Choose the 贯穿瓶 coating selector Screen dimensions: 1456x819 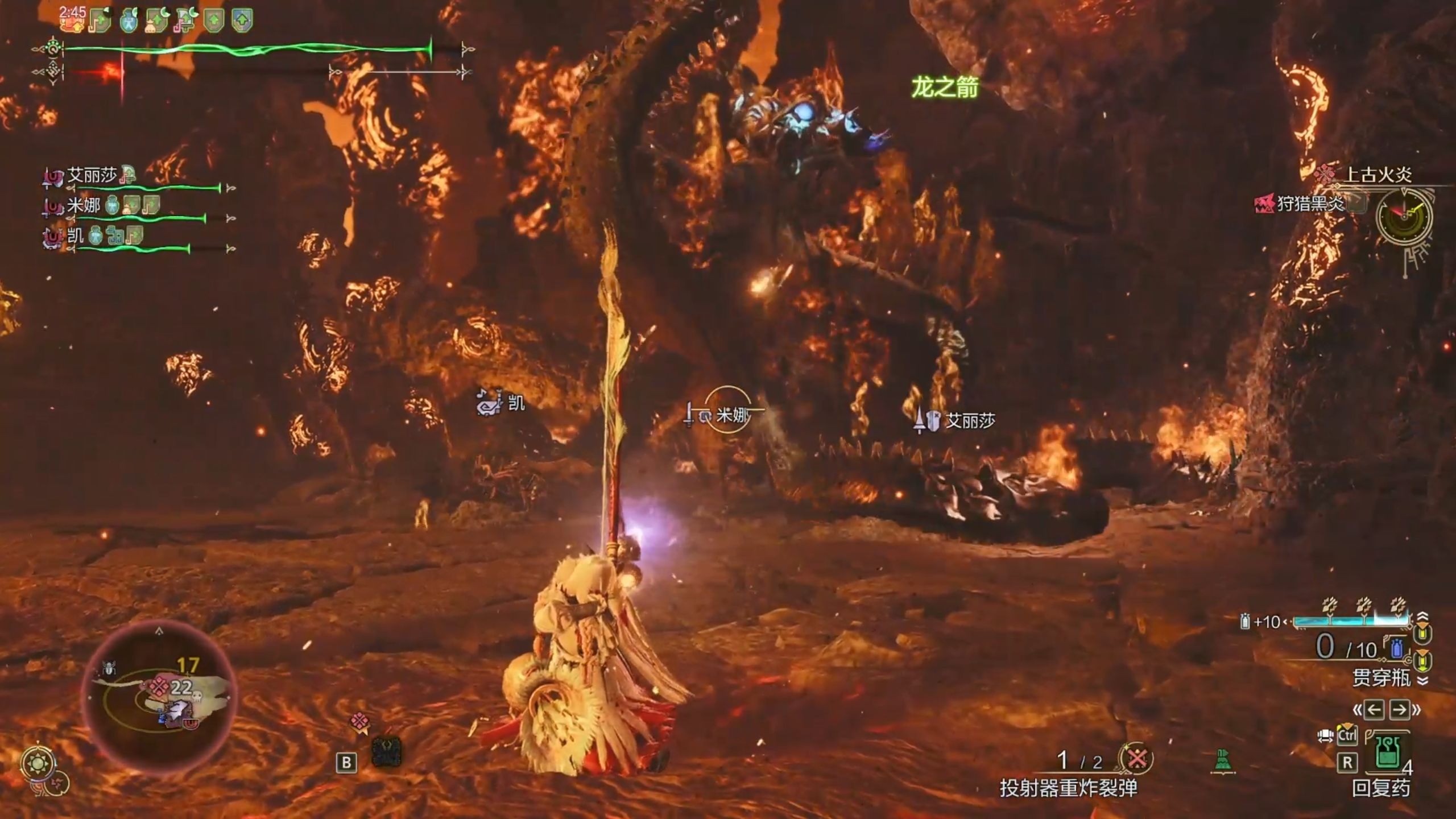click(1380, 677)
